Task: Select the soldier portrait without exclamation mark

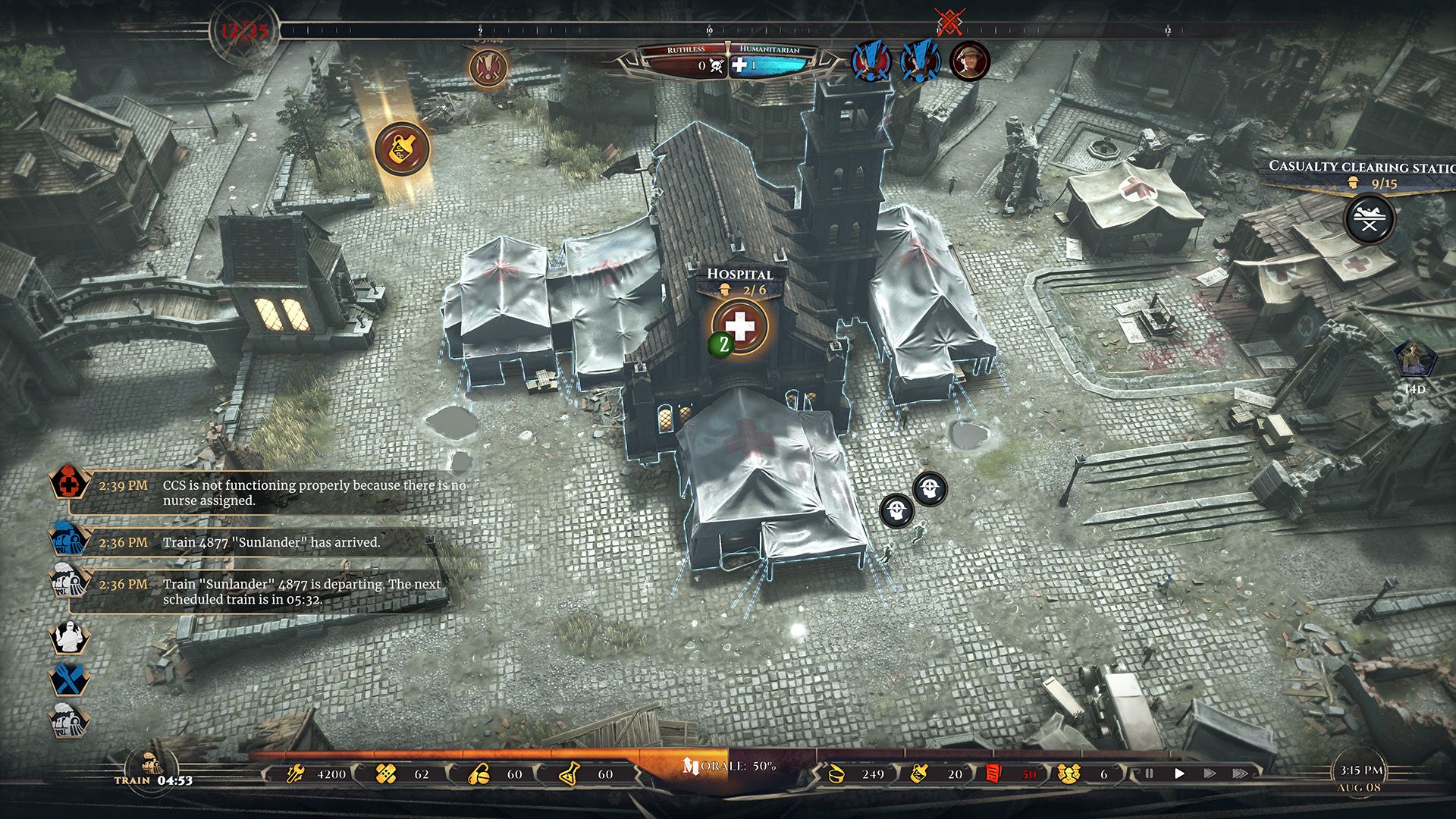Action: pyautogui.click(x=969, y=61)
